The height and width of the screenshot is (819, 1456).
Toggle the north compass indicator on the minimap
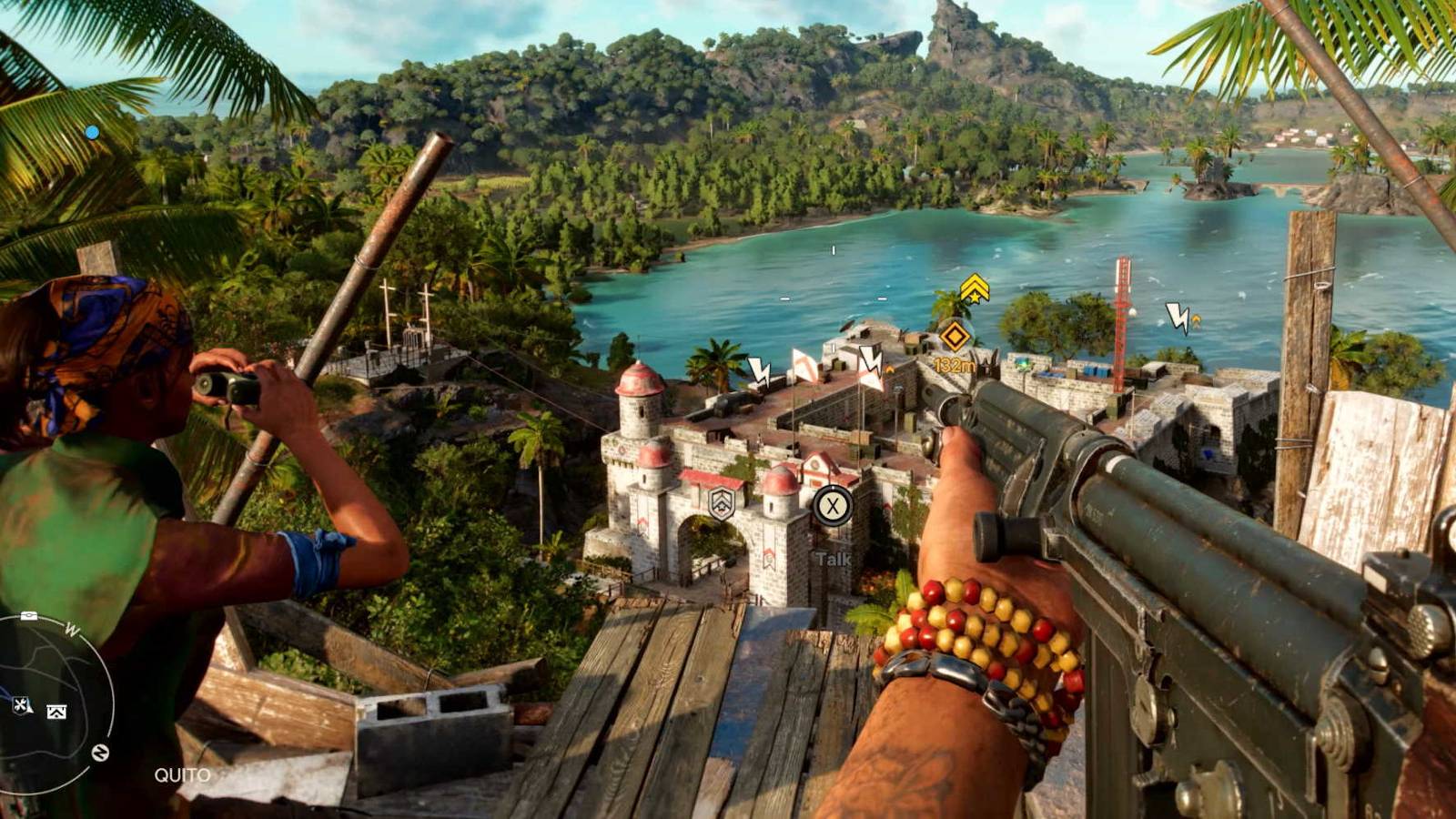click(100, 751)
